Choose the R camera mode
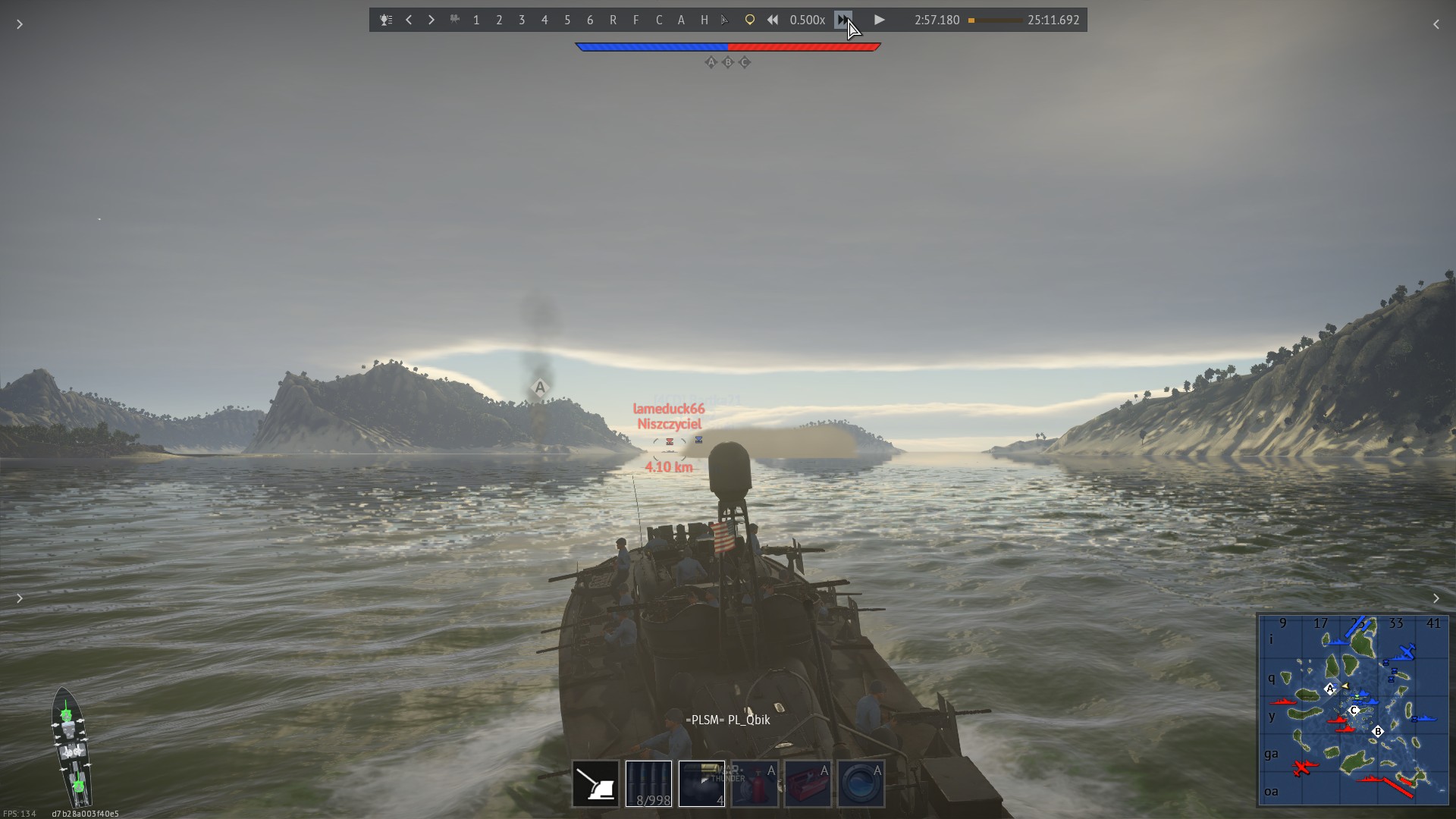Viewport: 1456px width, 819px height. tap(613, 20)
